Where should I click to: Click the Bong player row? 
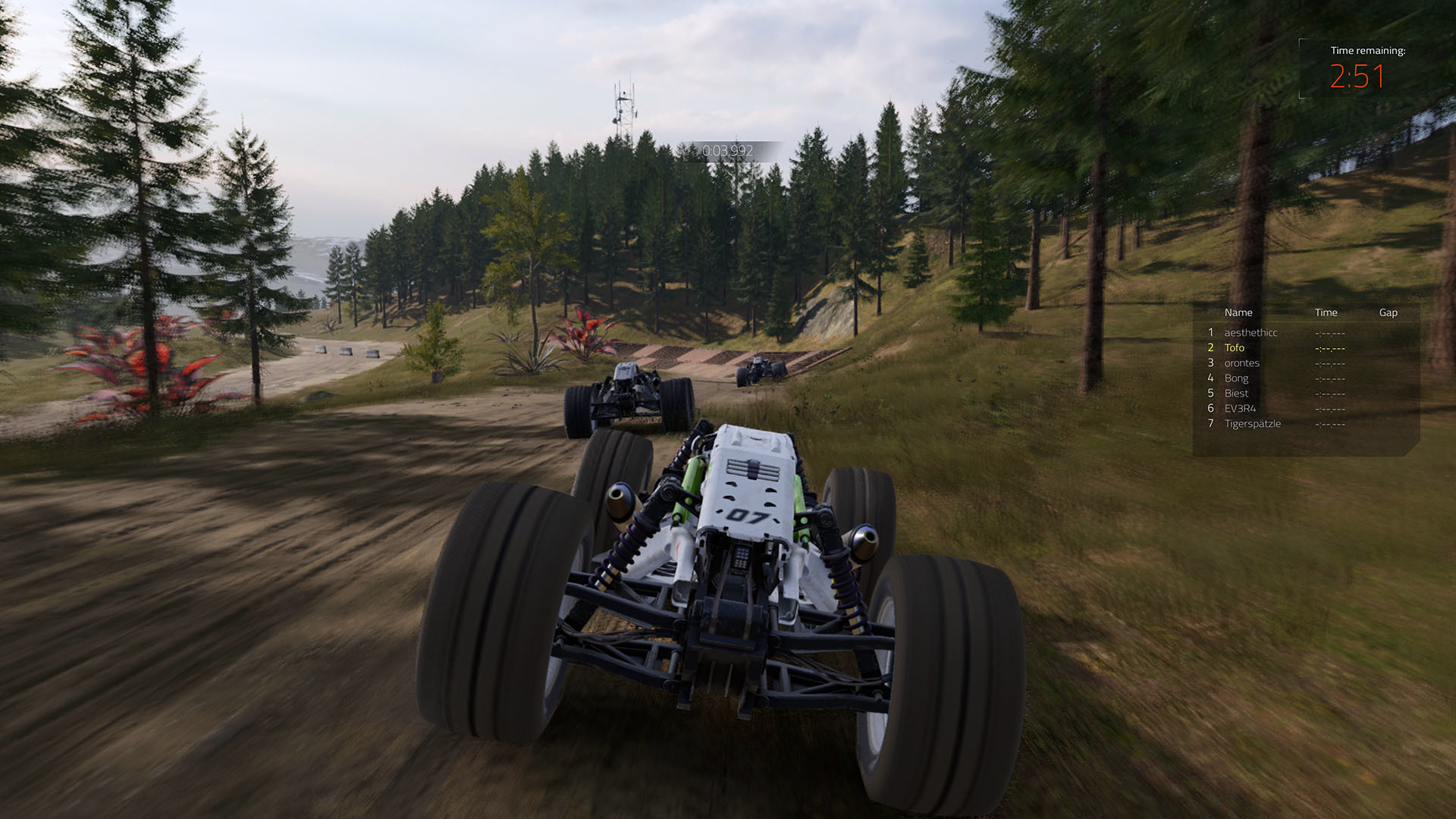[x=1237, y=378]
